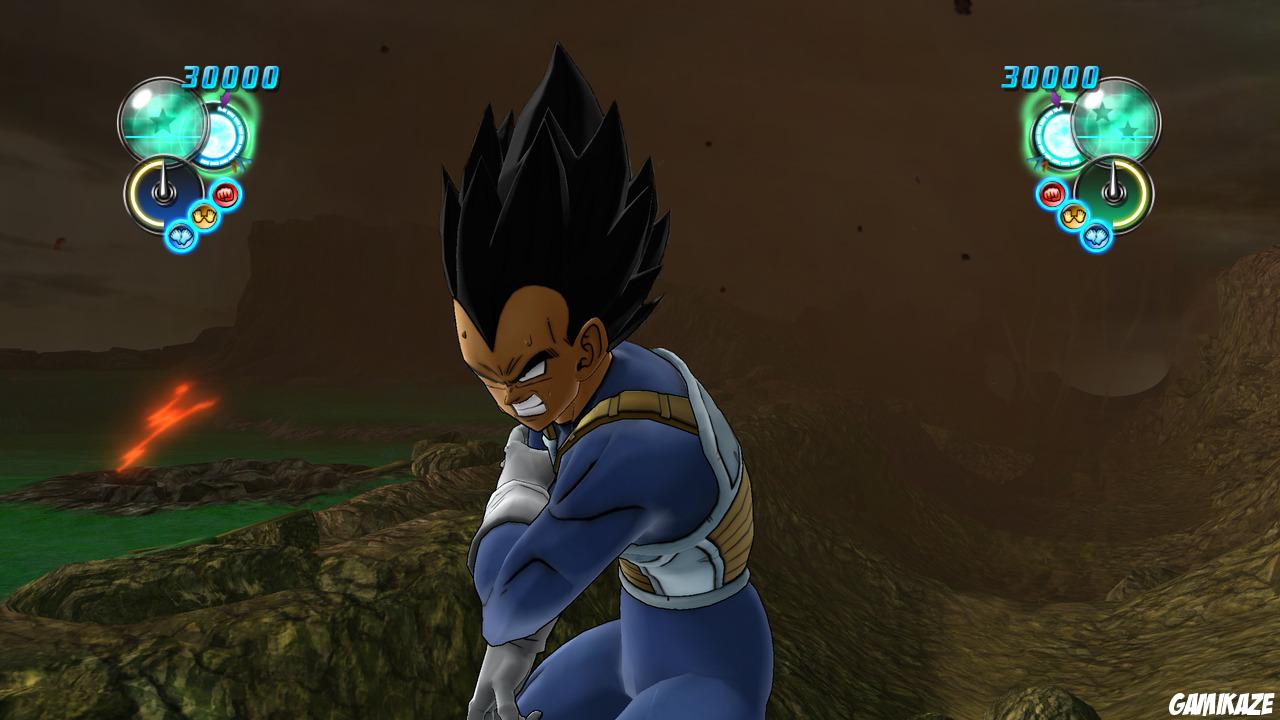Click the yellow guard icon on right HUD
The image size is (1280, 720).
(1074, 214)
